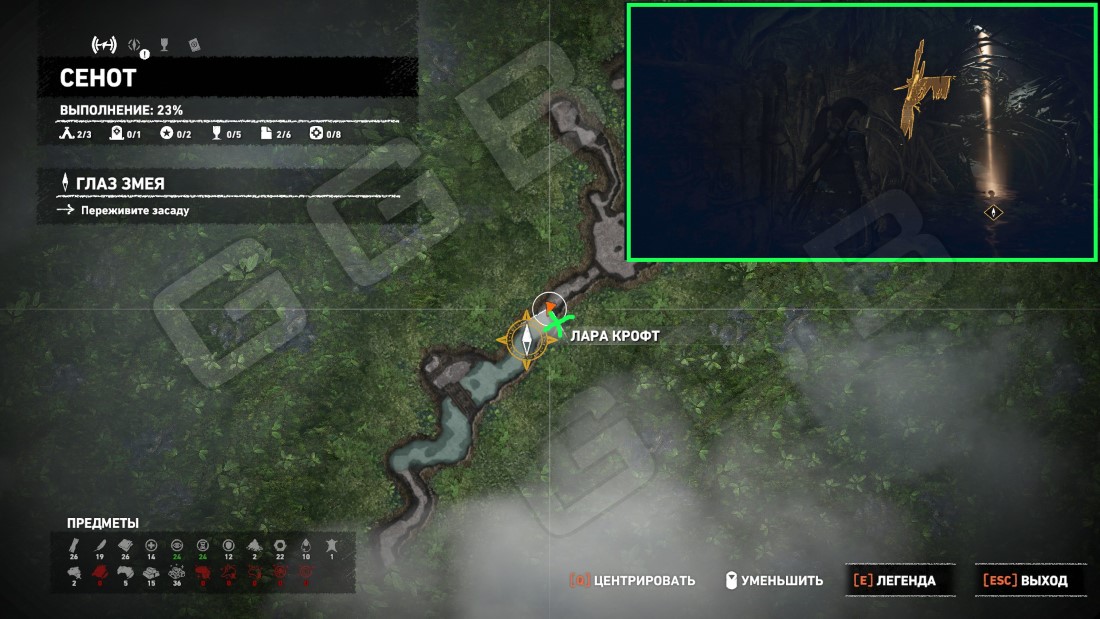
Task: Select the documents counter icon
Action: (x=266, y=134)
